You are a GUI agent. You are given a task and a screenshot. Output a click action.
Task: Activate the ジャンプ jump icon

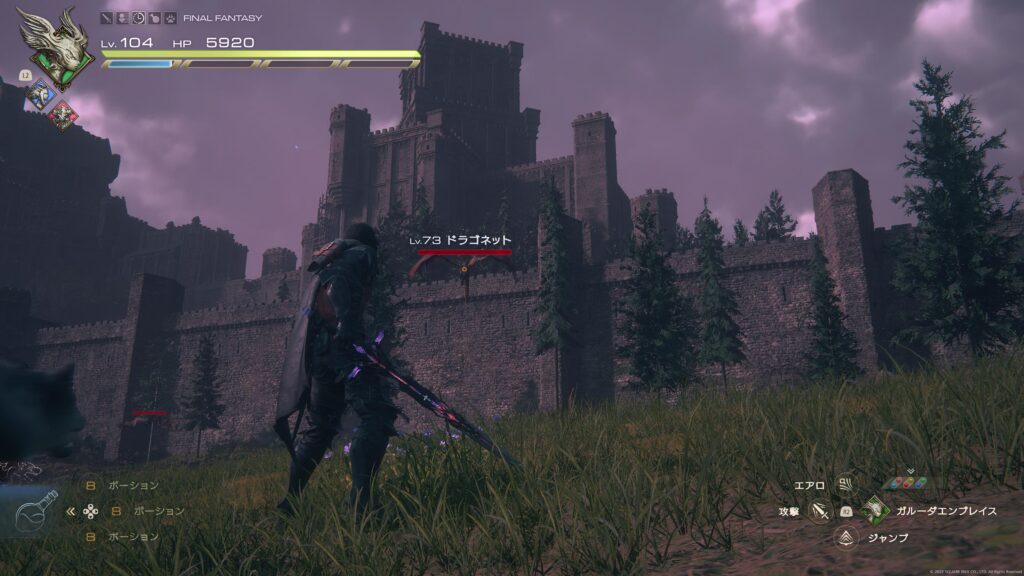pos(846,538)
